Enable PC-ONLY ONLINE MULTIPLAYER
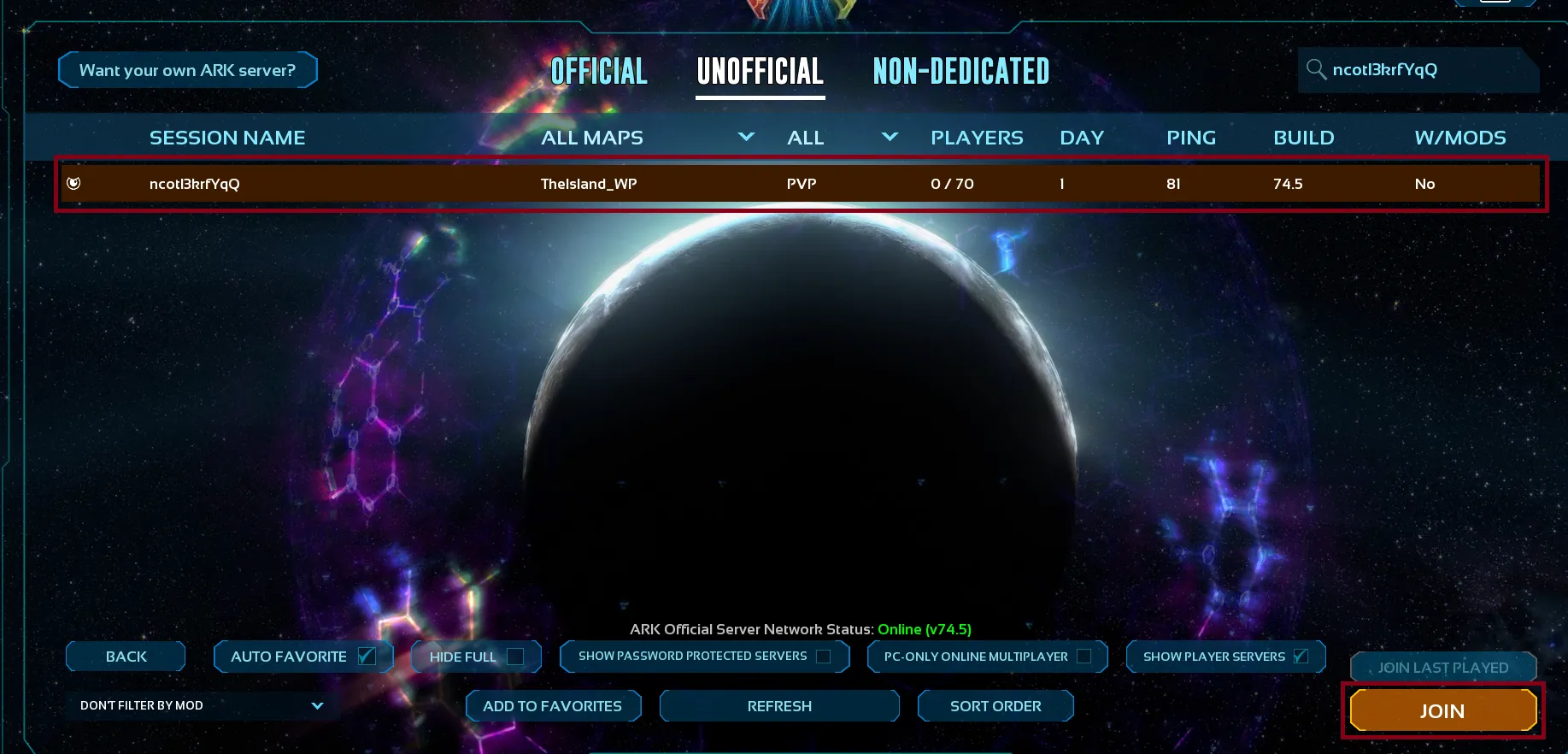This screenshot has width=1568, height=754. tap(1084, 656)
